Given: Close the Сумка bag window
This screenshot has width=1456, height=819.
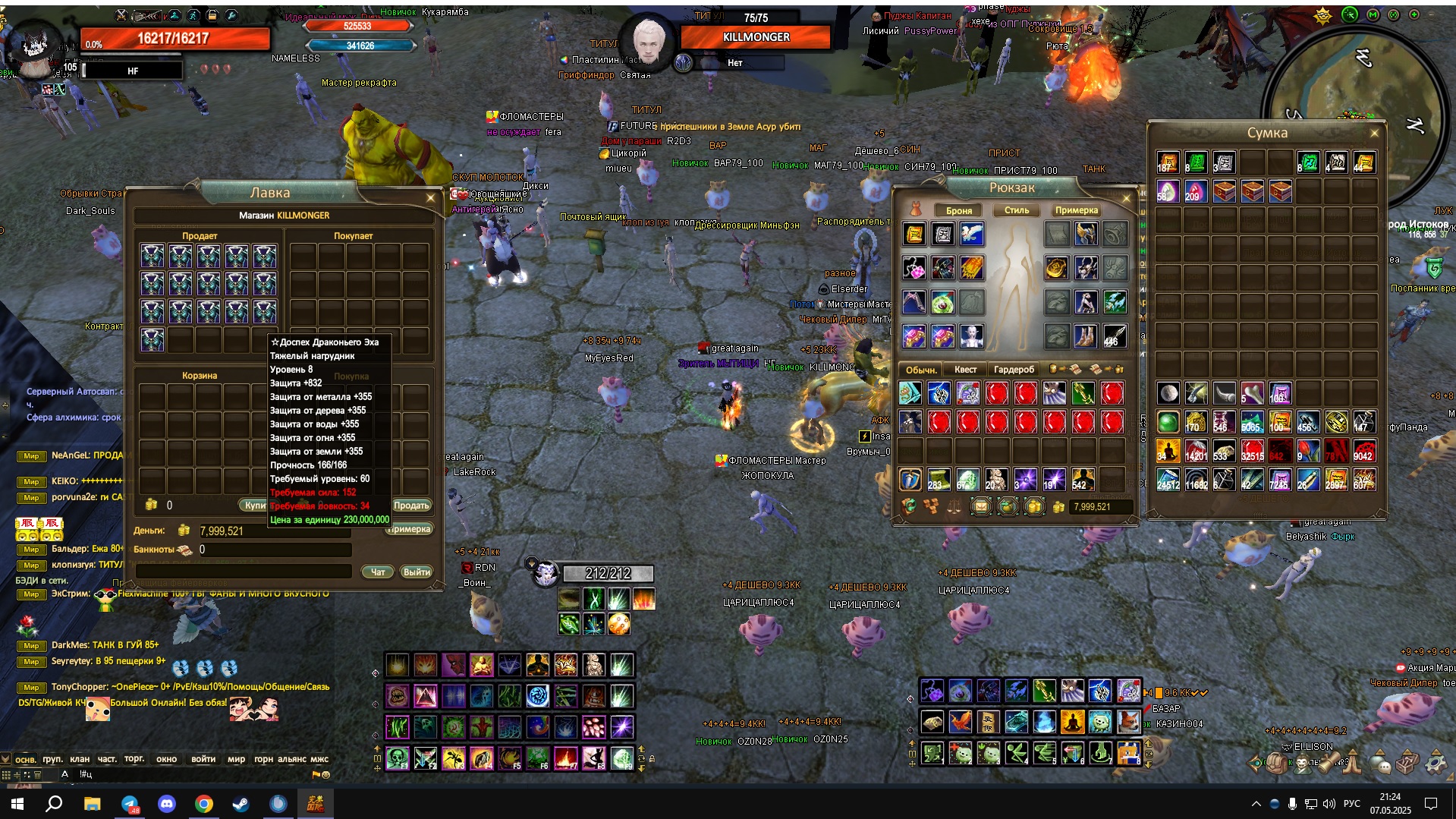Looking at the screenshot, I should (x=1374, y=133).
